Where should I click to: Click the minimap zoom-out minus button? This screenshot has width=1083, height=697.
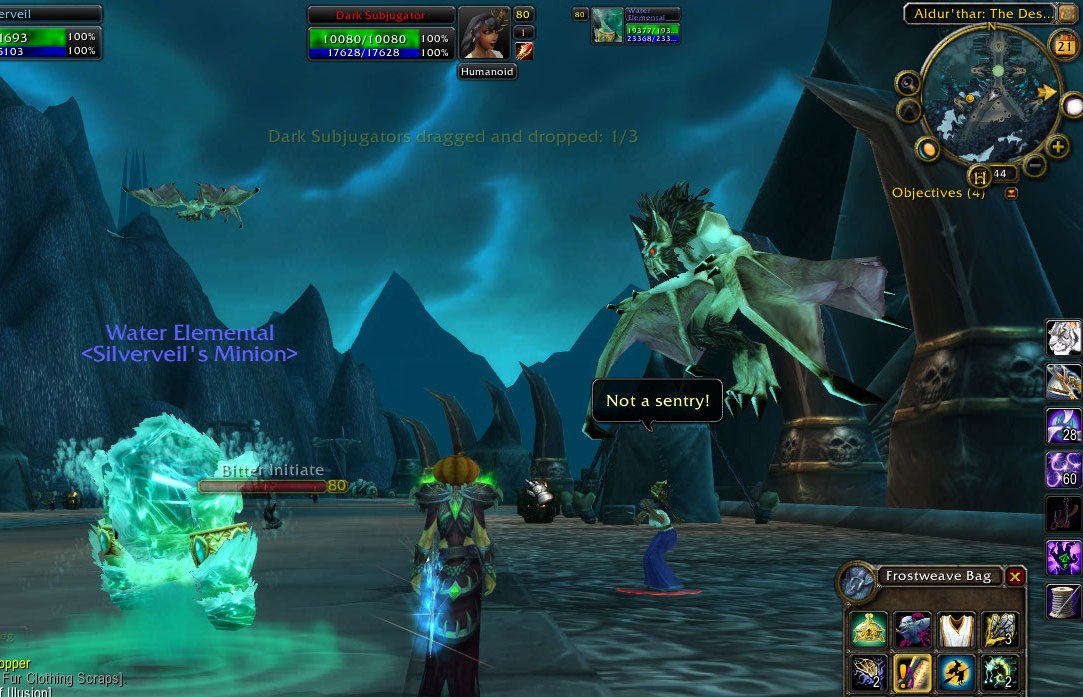pyautogui.click(x=1035, y=165)
